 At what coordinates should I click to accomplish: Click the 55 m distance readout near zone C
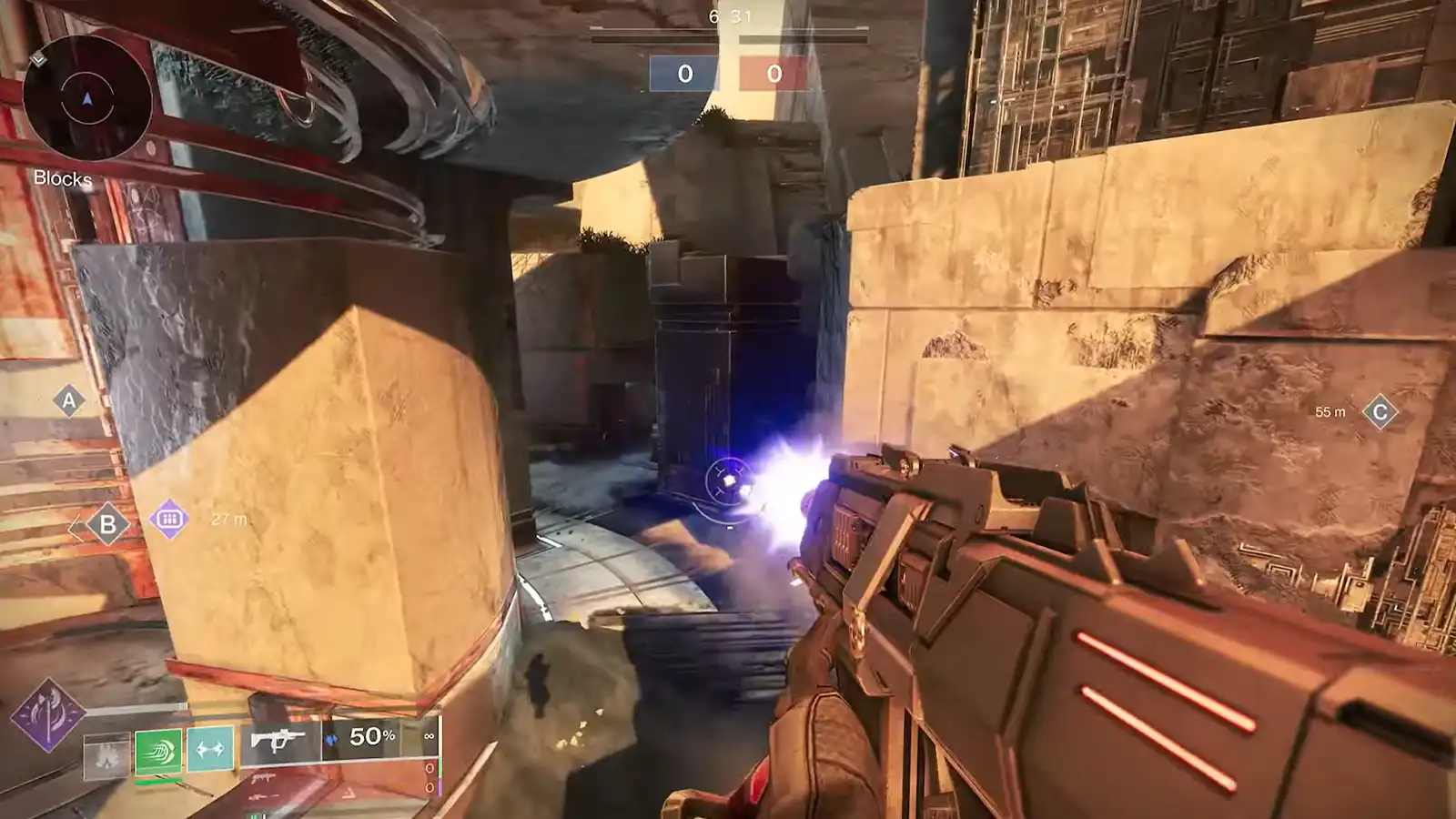(x=1331, y=411)
